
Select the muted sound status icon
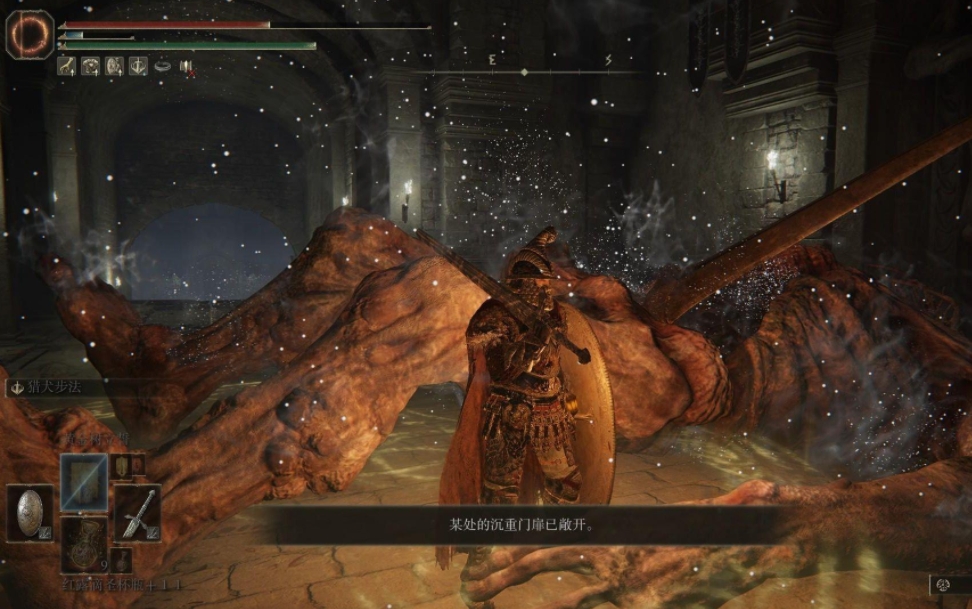click(x=186, y=66)
